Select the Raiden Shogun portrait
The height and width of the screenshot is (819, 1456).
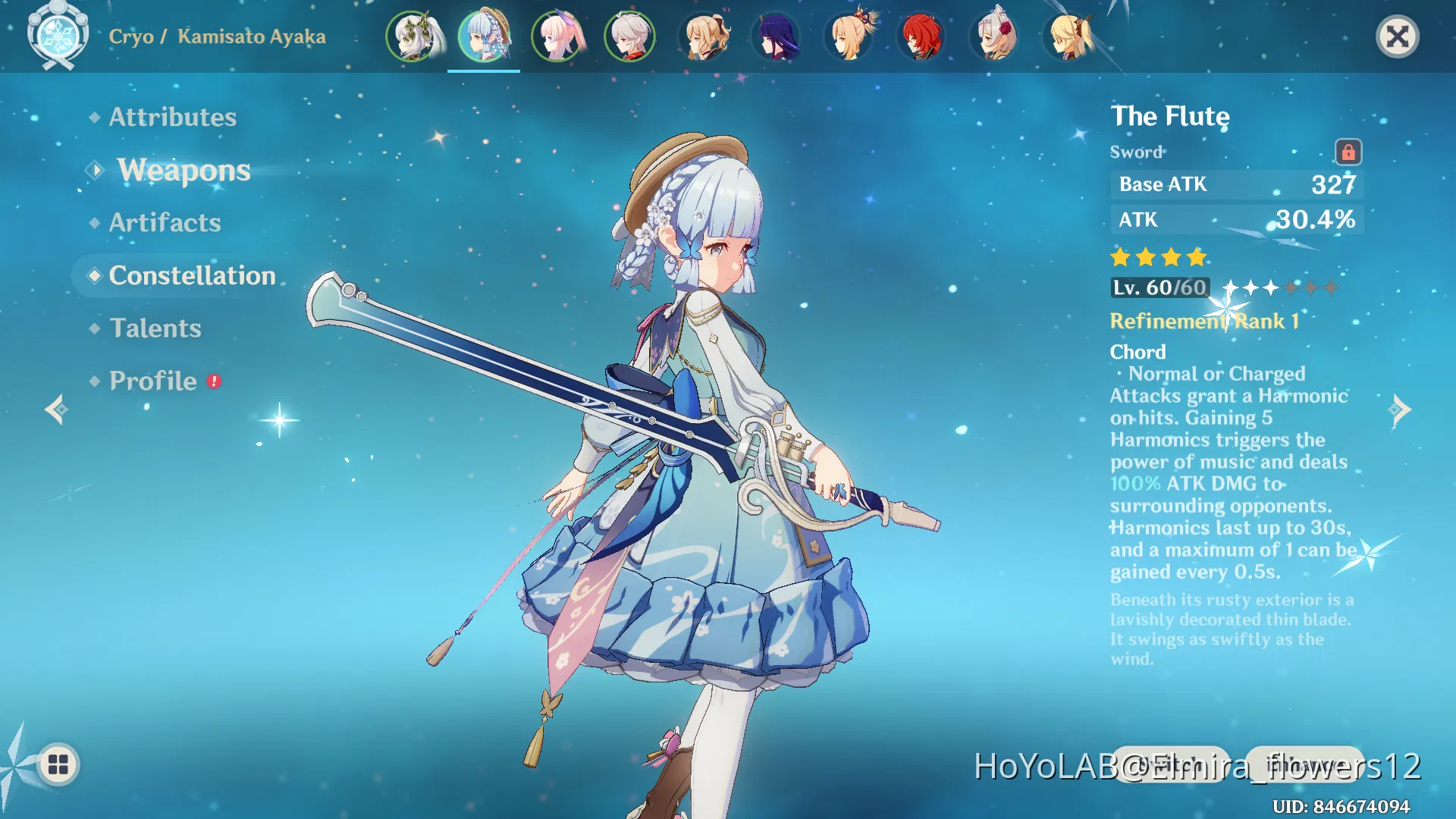(776, 36)
